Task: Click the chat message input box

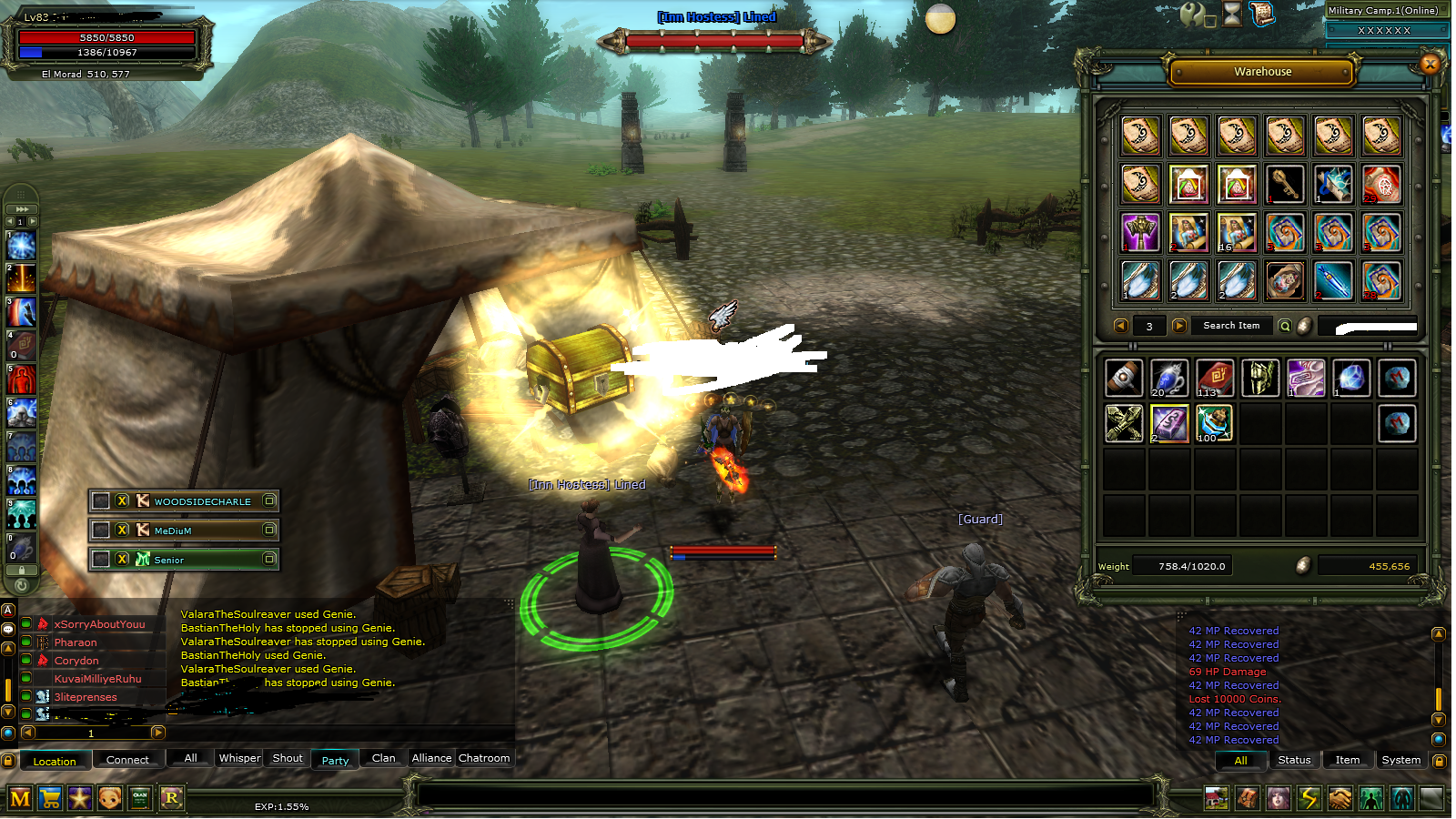Action: (783, 795)
